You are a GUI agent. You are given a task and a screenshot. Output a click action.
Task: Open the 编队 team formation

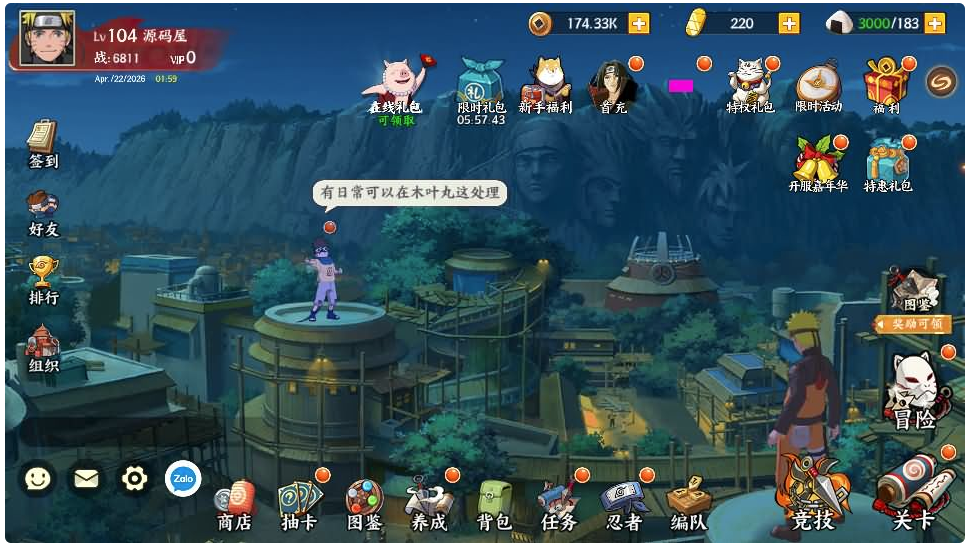point(688,504)
